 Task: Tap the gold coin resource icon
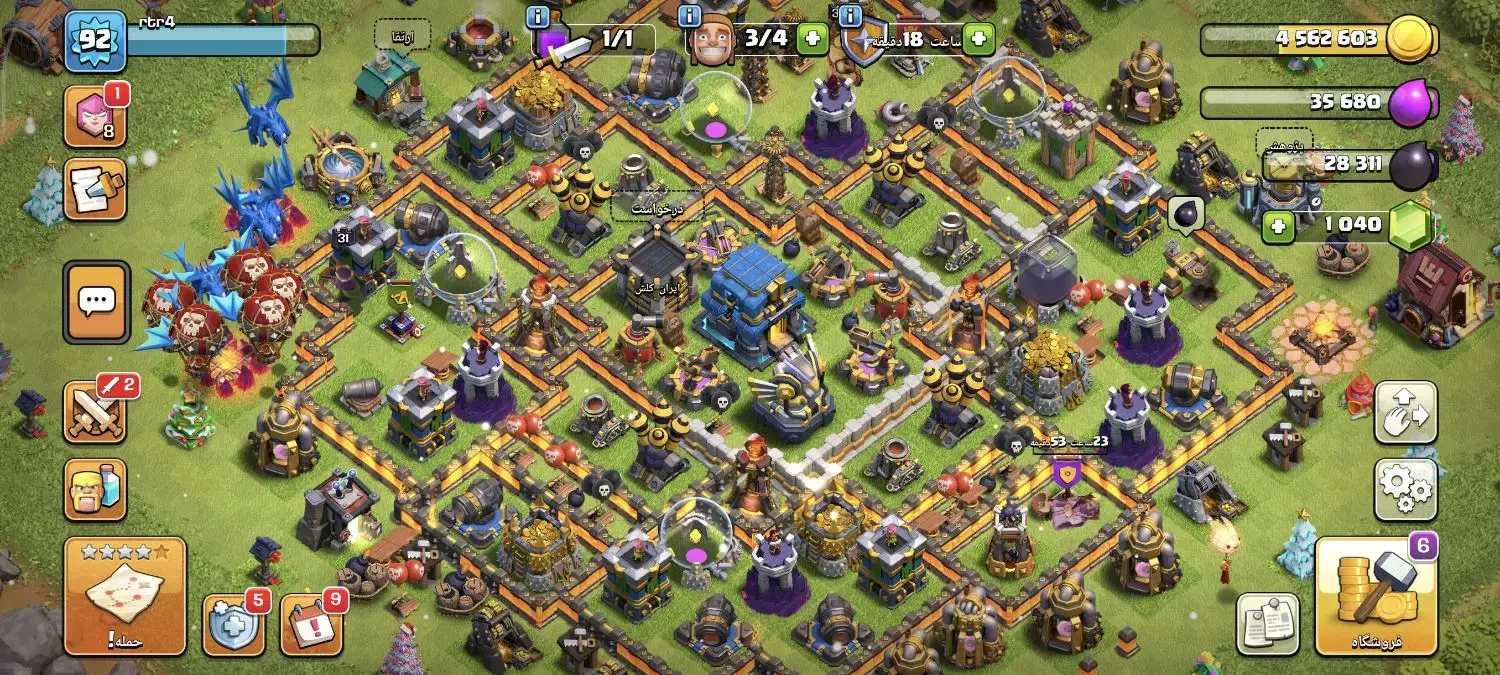(x=1416, y=40)
